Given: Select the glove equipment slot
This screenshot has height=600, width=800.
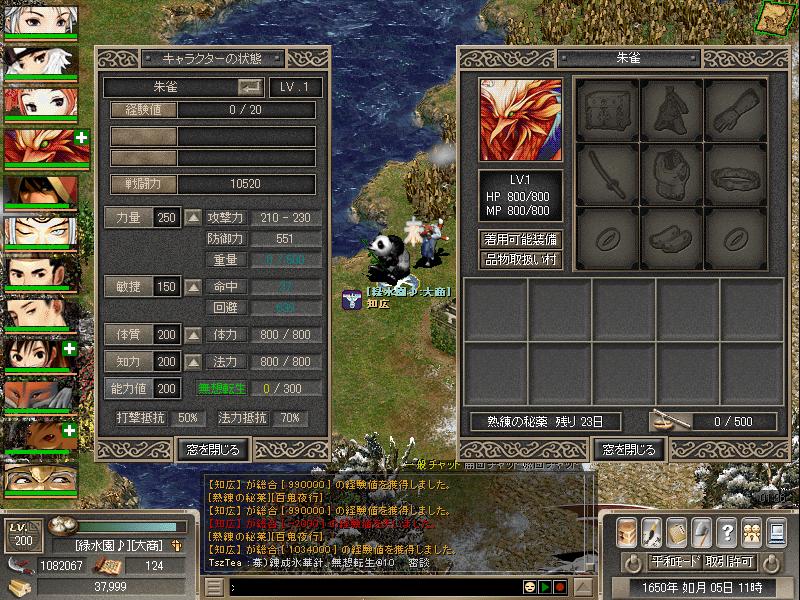Looking at the screenshot, I should pos(736,110).
